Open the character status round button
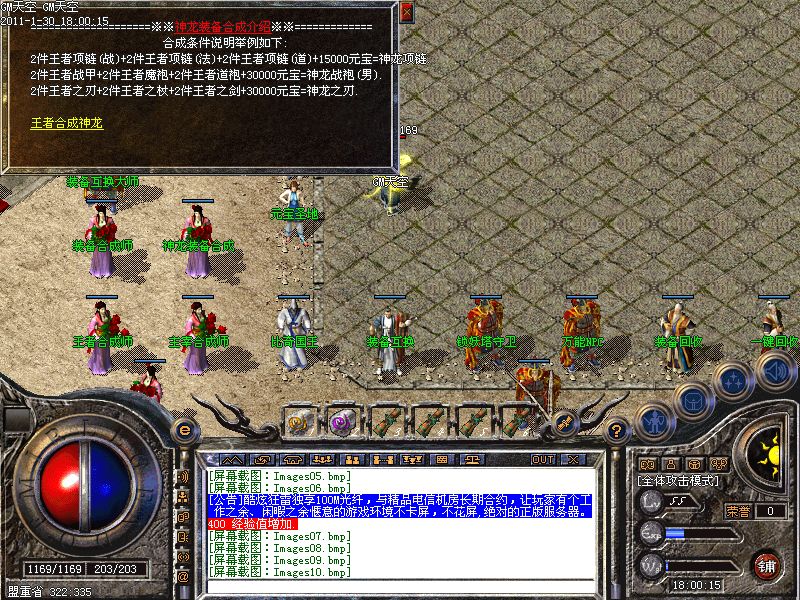800x600 pixels. 653,420
